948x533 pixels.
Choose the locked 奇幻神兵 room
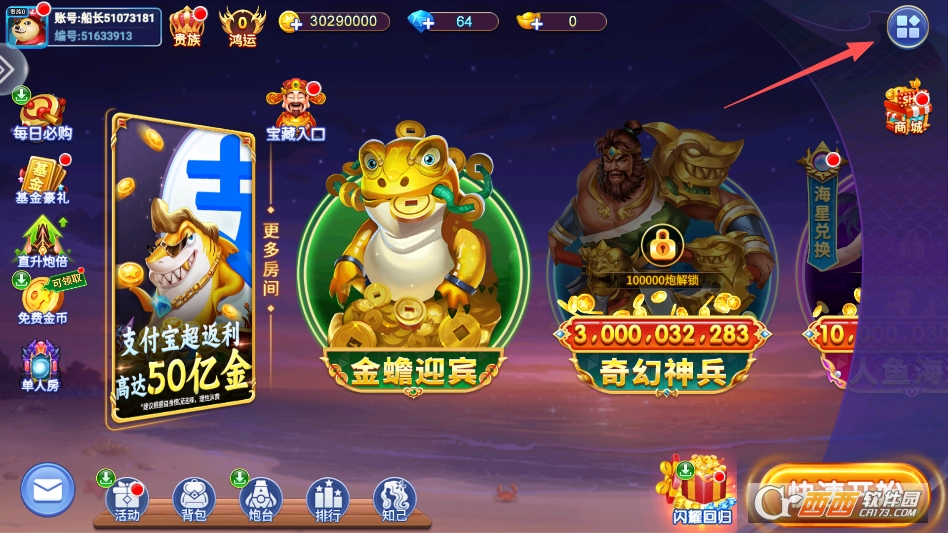(662, 270)
